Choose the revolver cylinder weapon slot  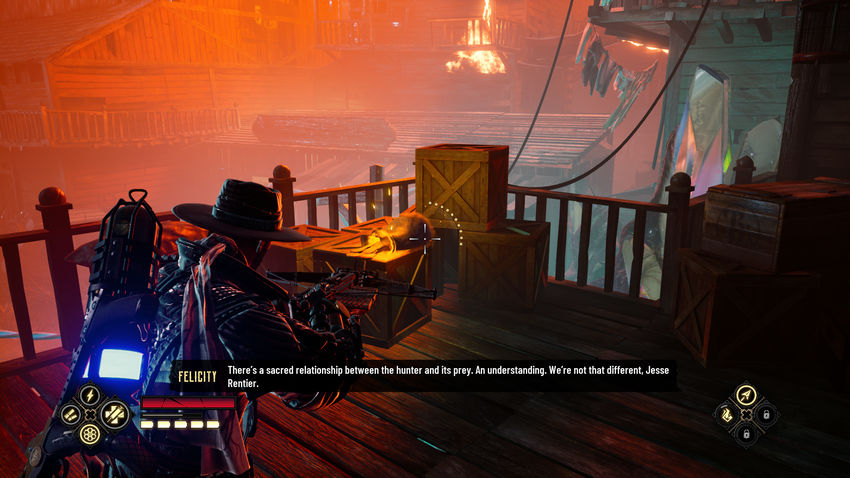click(x=90, y=434)
